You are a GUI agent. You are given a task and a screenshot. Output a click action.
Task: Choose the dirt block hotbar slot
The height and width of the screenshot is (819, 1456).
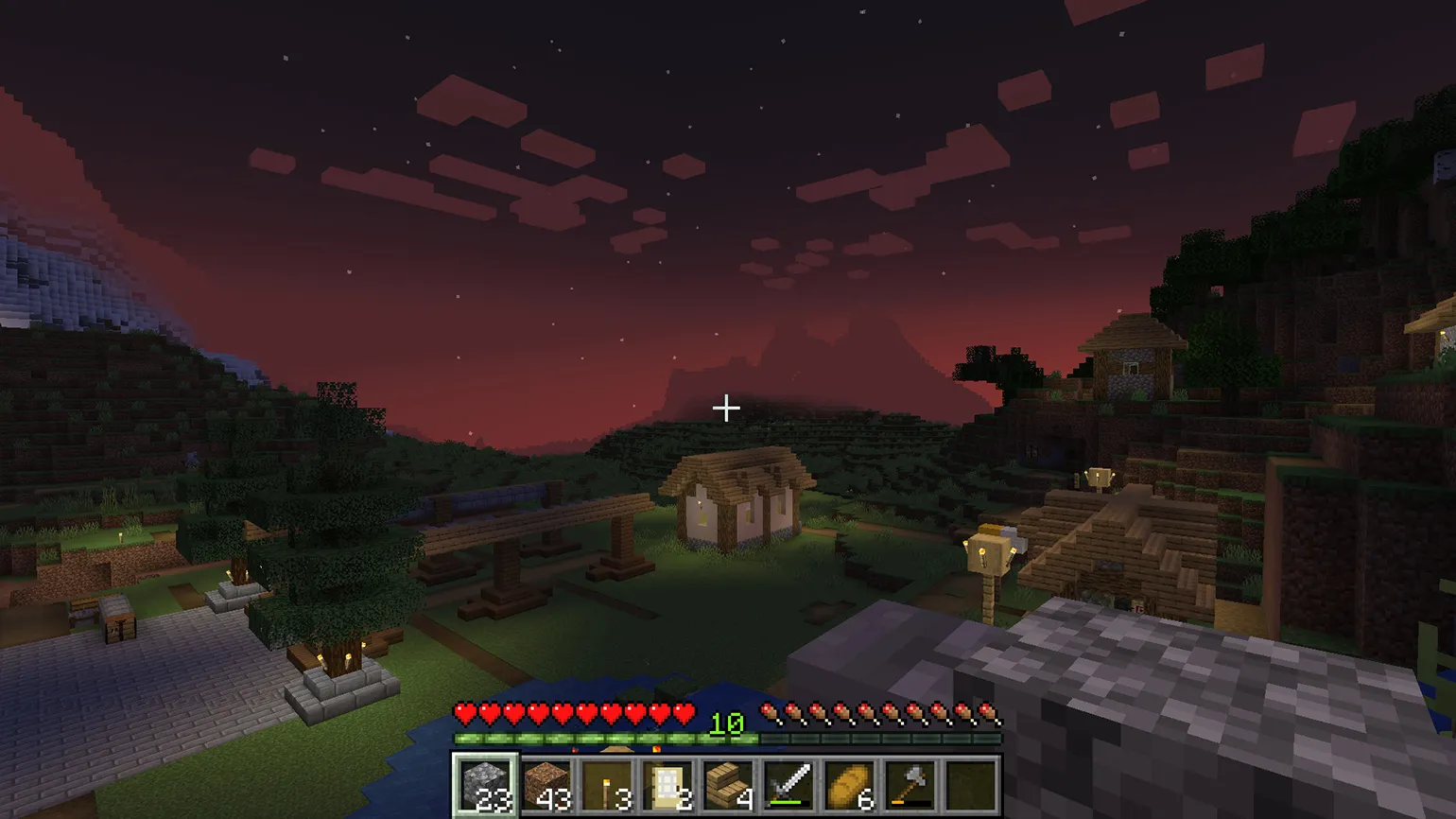coord(546,785)
